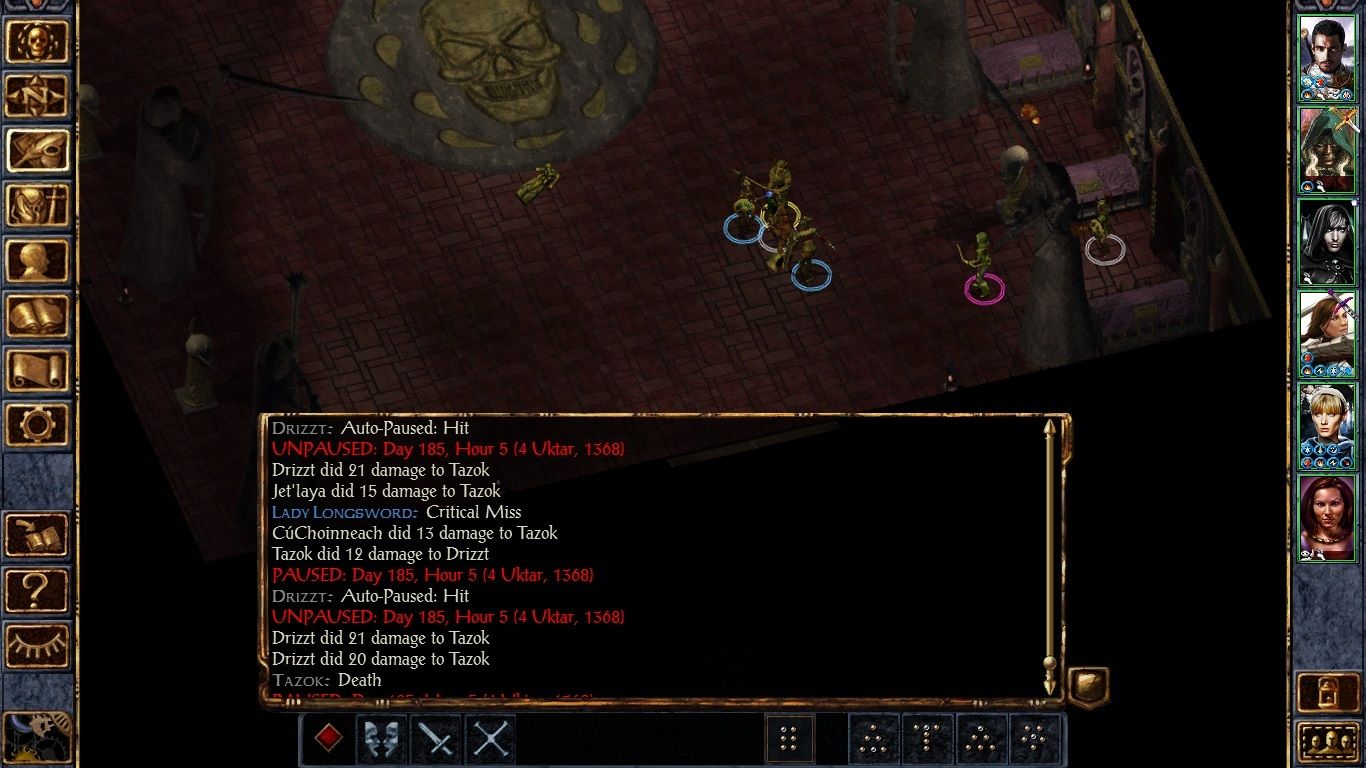View the Character Record screen
The width and height of the screenshot is (1366, 768).
pyautogui.click(x=38, y=260)
